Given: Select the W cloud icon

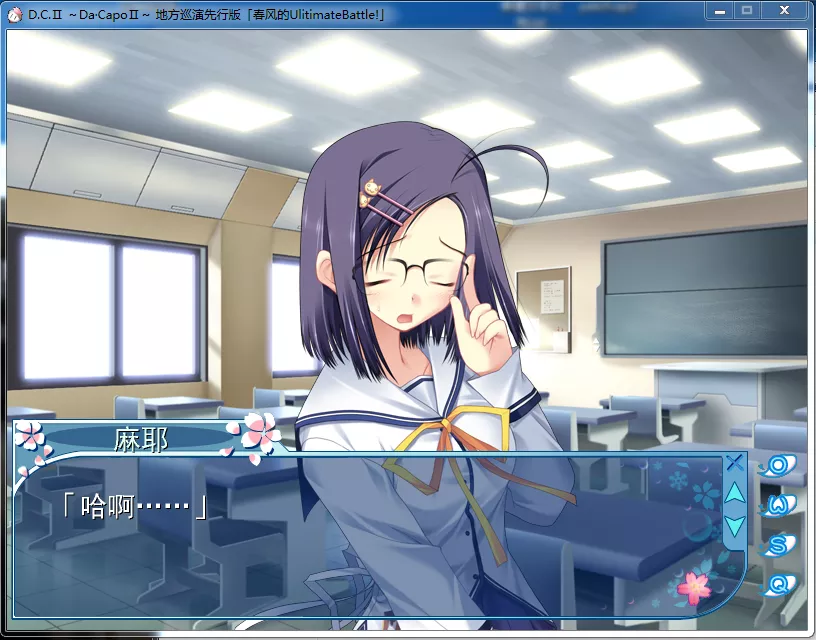Looking at the screenshot, I should coord(777,505).
